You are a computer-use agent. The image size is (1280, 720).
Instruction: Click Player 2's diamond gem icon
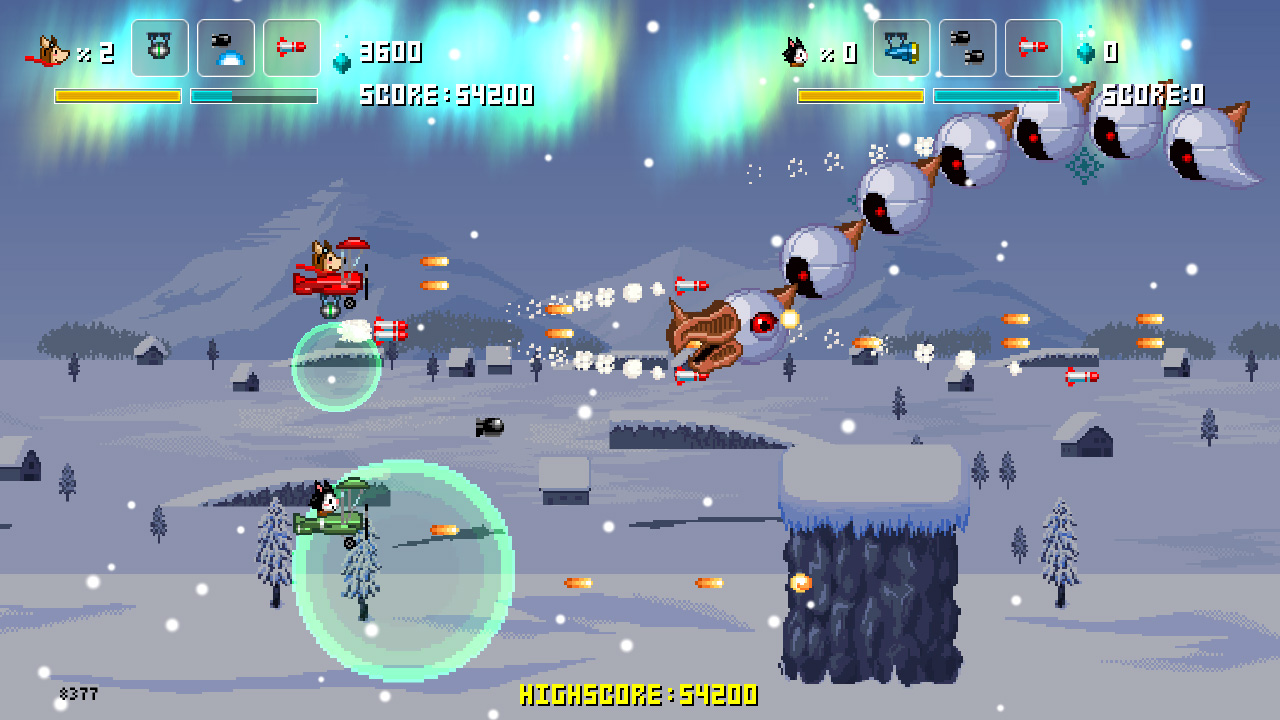[1087, 52]
